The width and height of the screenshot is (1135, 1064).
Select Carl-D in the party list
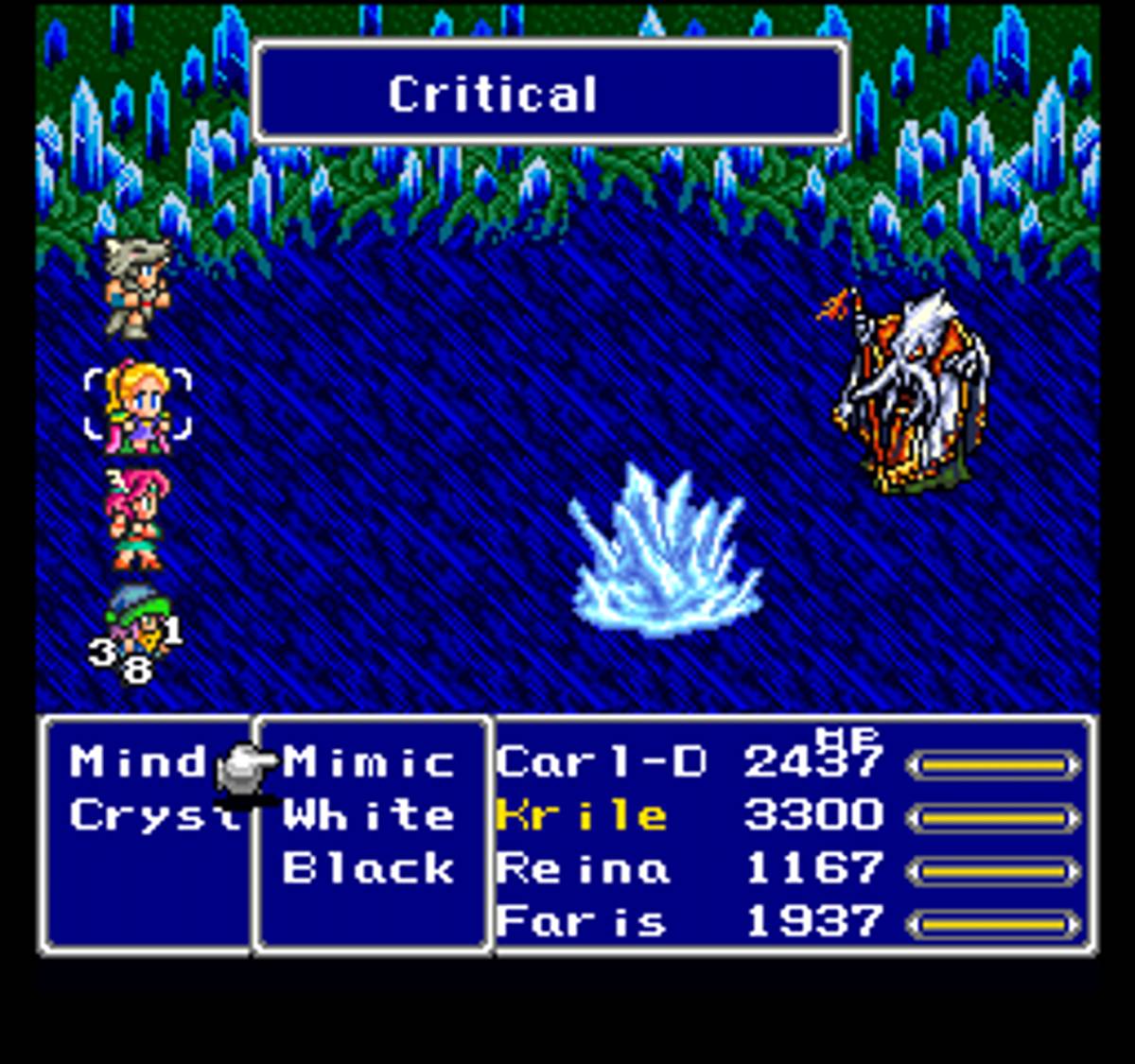[601, 762]
